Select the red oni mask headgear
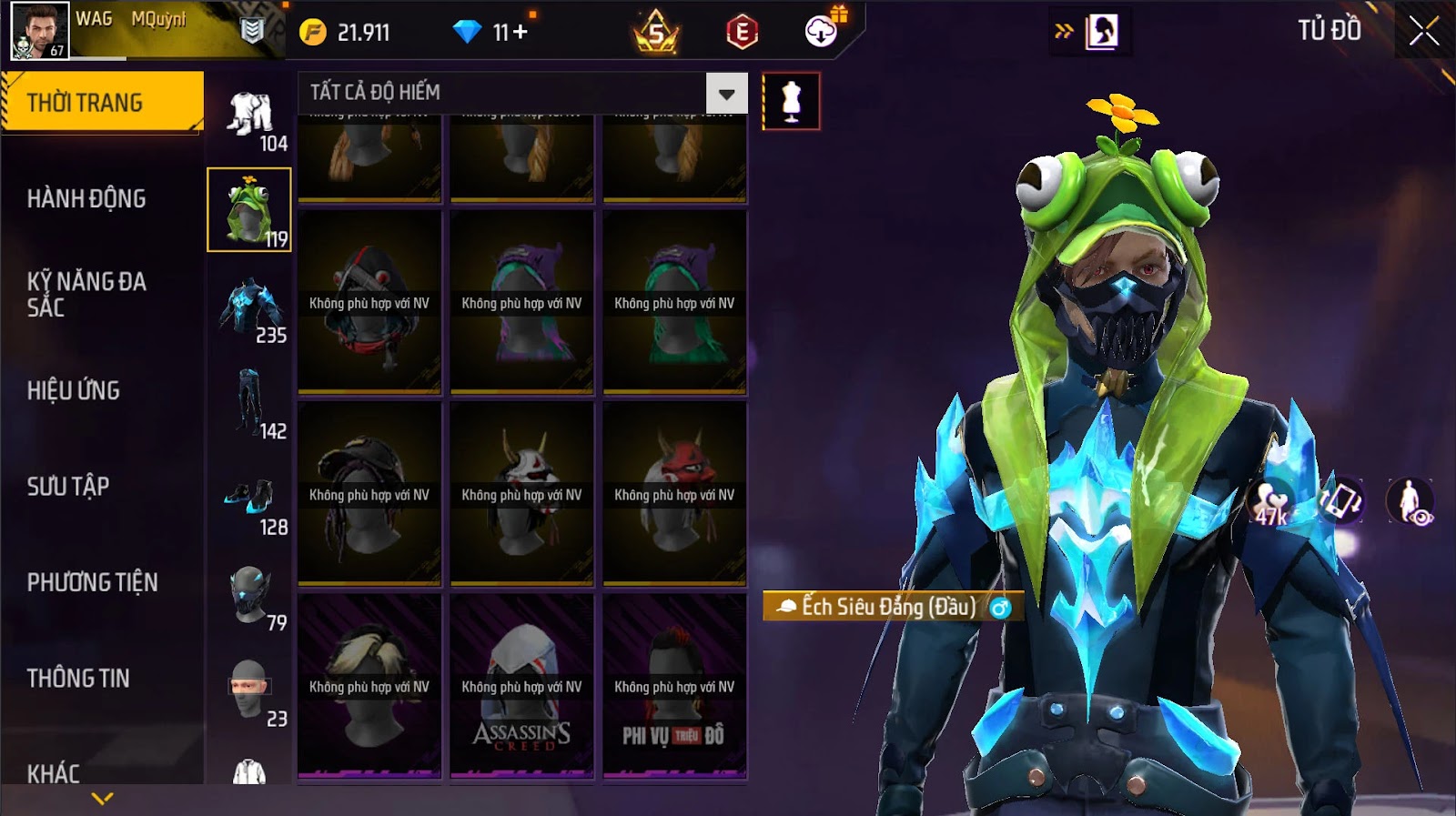The image size is (1456, 816). coord(674,494)
